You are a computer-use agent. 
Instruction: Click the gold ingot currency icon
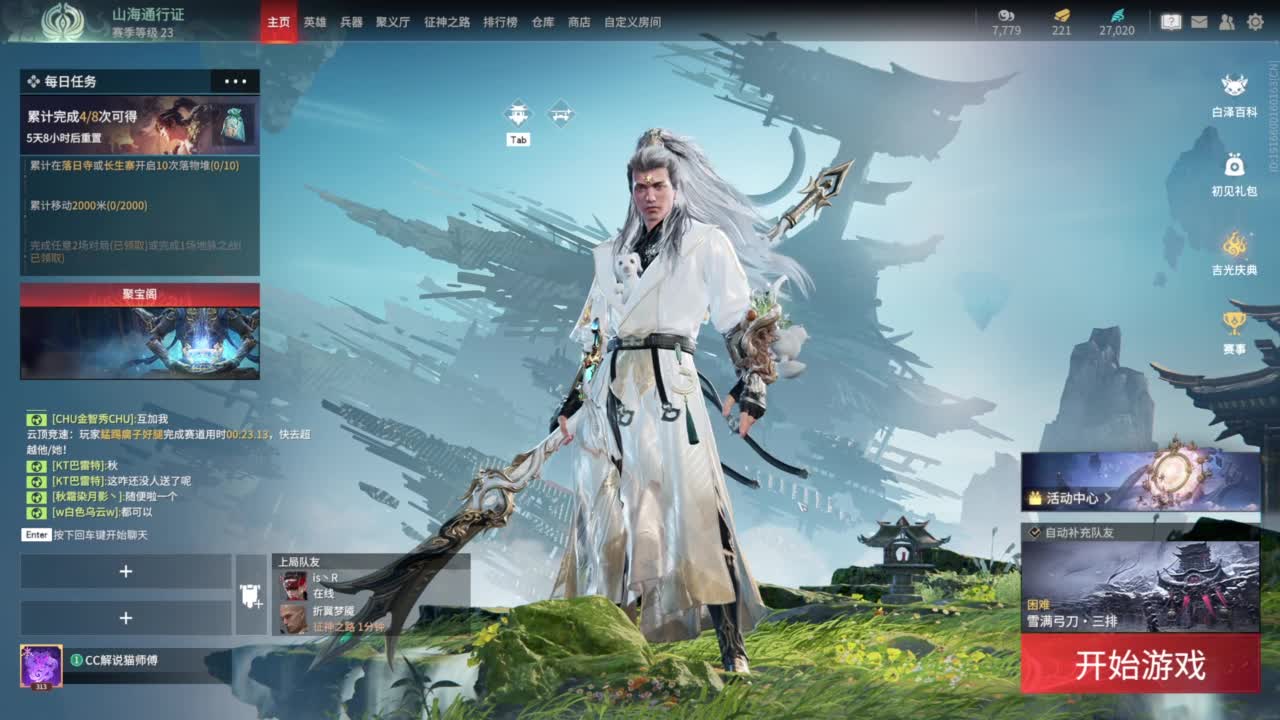coord(1065,17)
